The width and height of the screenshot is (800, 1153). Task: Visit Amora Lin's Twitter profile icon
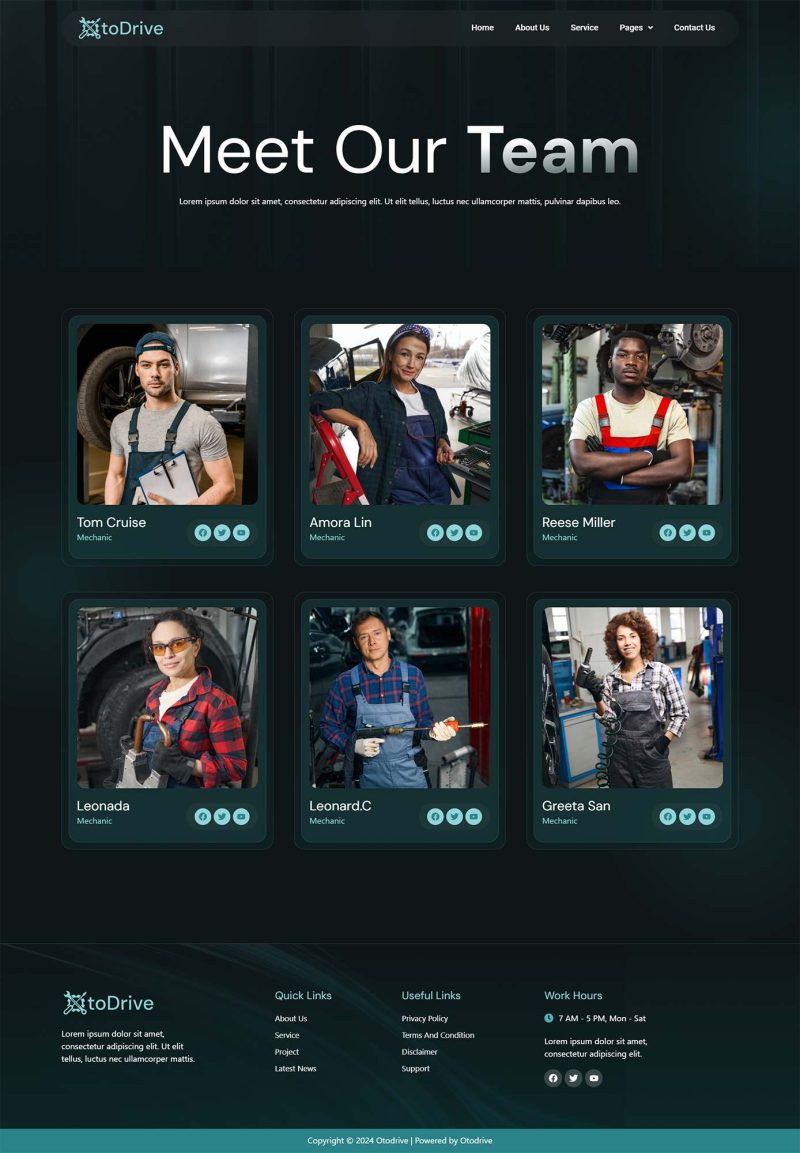454,533
